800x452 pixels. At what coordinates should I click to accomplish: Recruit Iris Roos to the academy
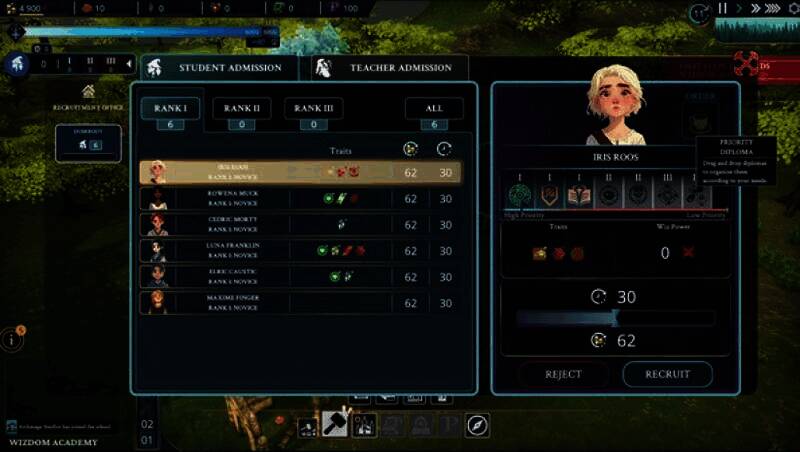point(667,374)
